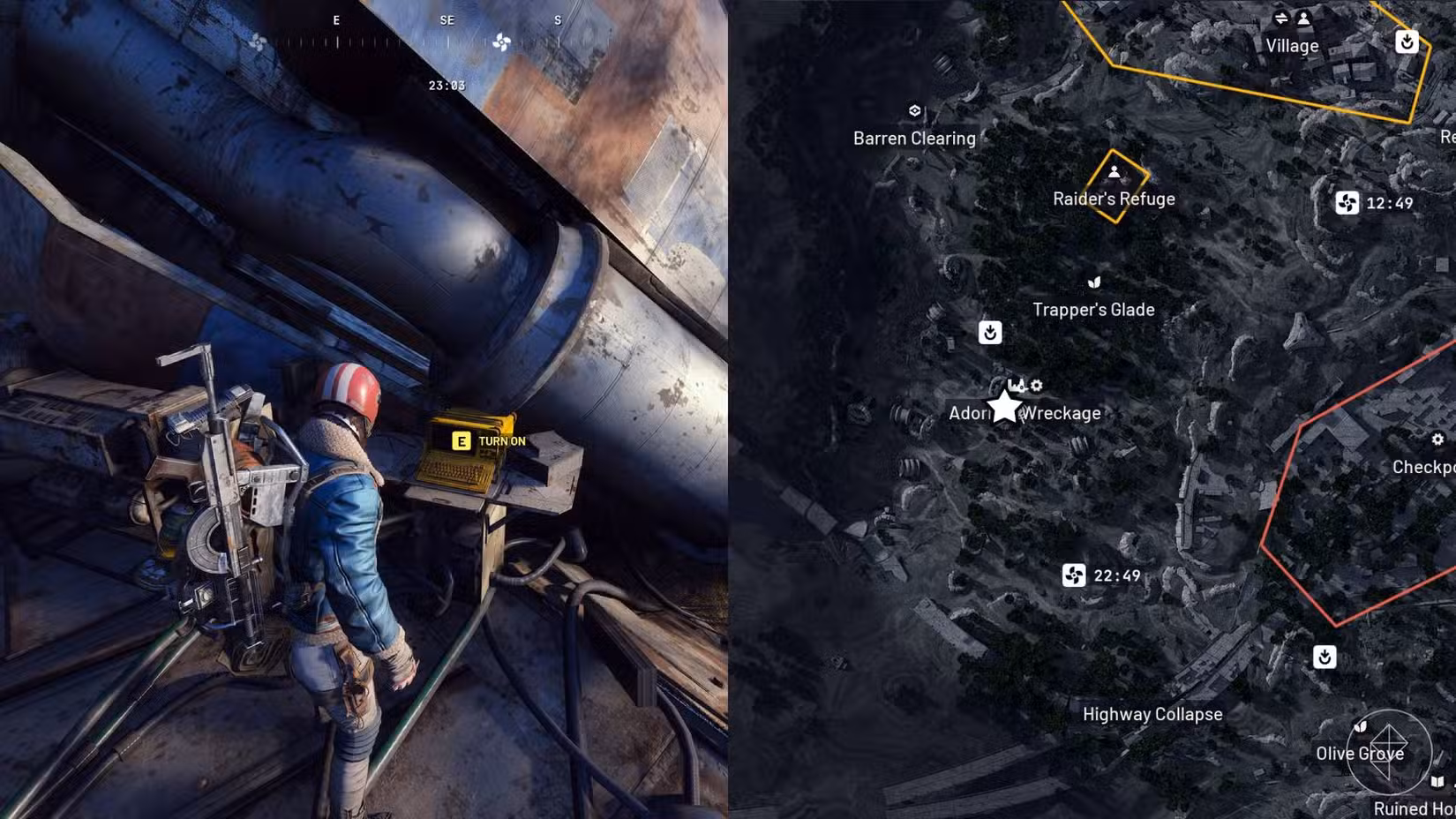
Task: Open the air drop icon near Village
Action: [1407, 41]
